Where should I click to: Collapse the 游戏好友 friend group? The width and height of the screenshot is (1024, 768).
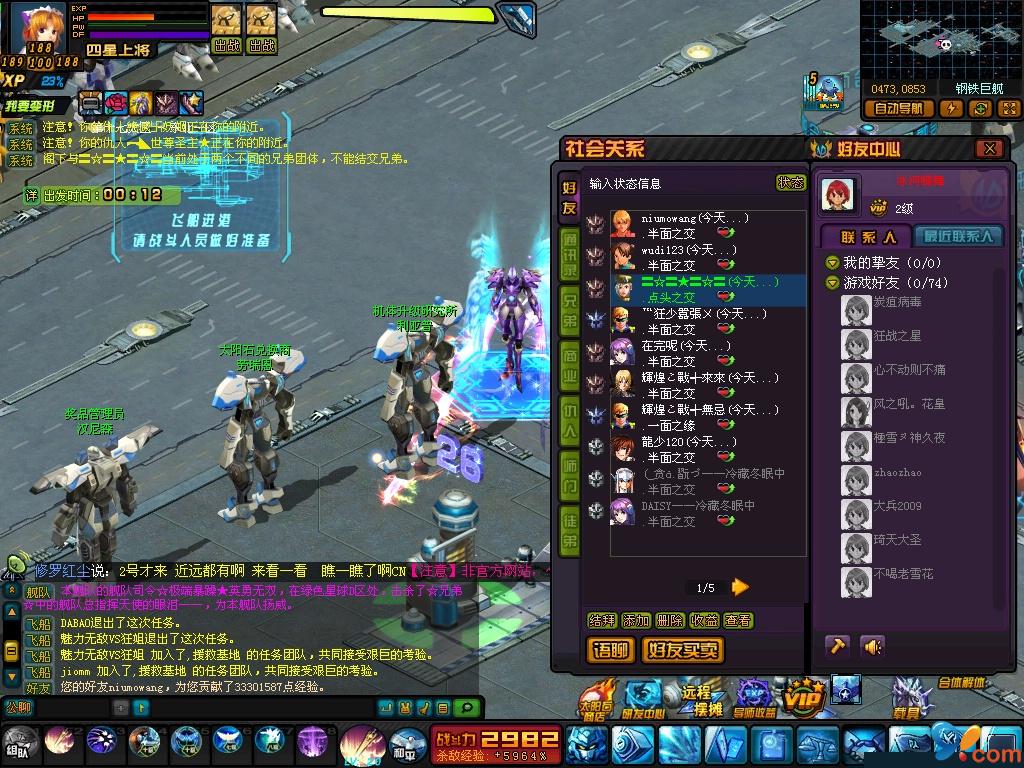click(x=832, y=283)
